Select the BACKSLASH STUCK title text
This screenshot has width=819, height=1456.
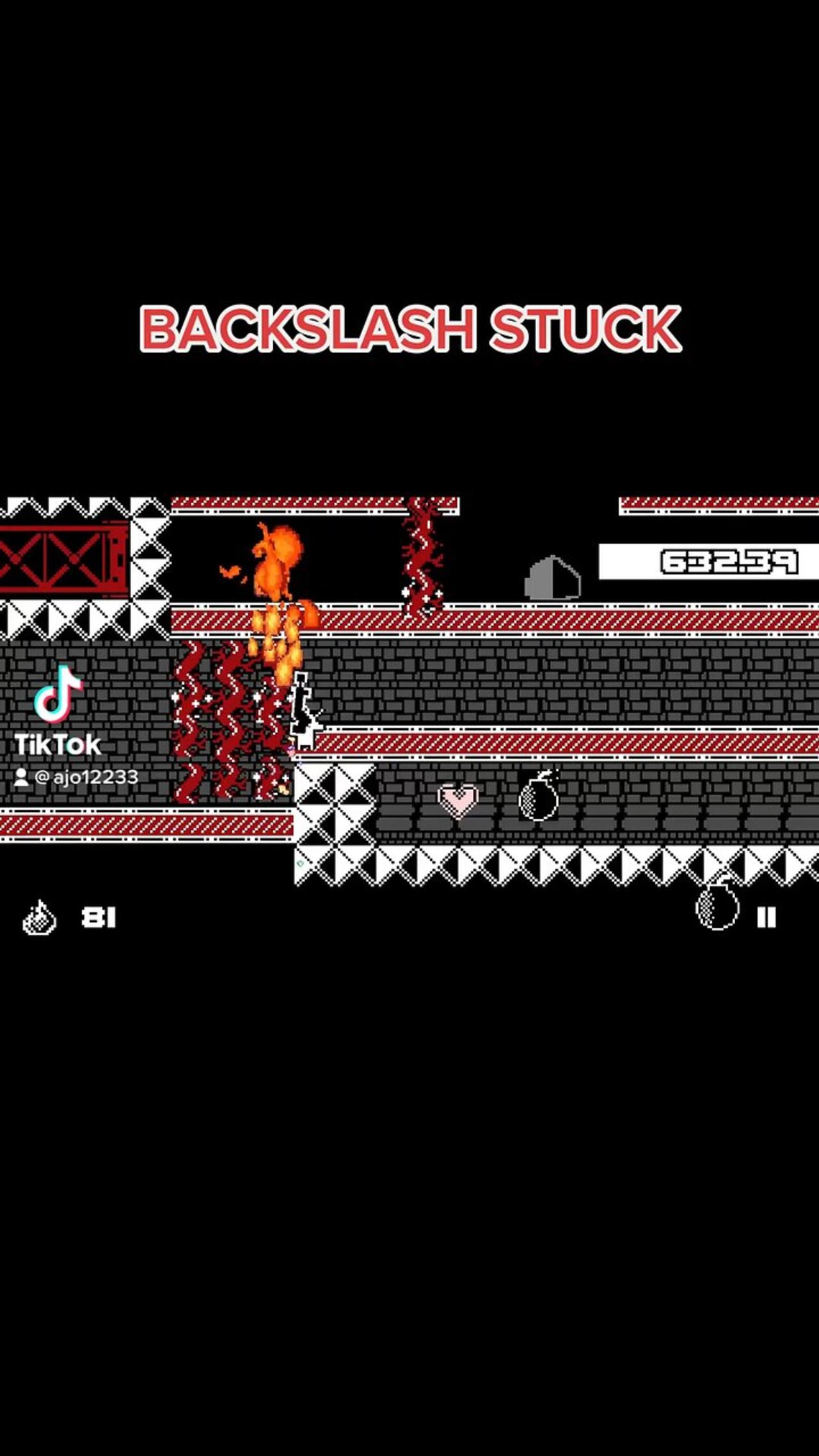pyautogui.click(x=409, y=330)
